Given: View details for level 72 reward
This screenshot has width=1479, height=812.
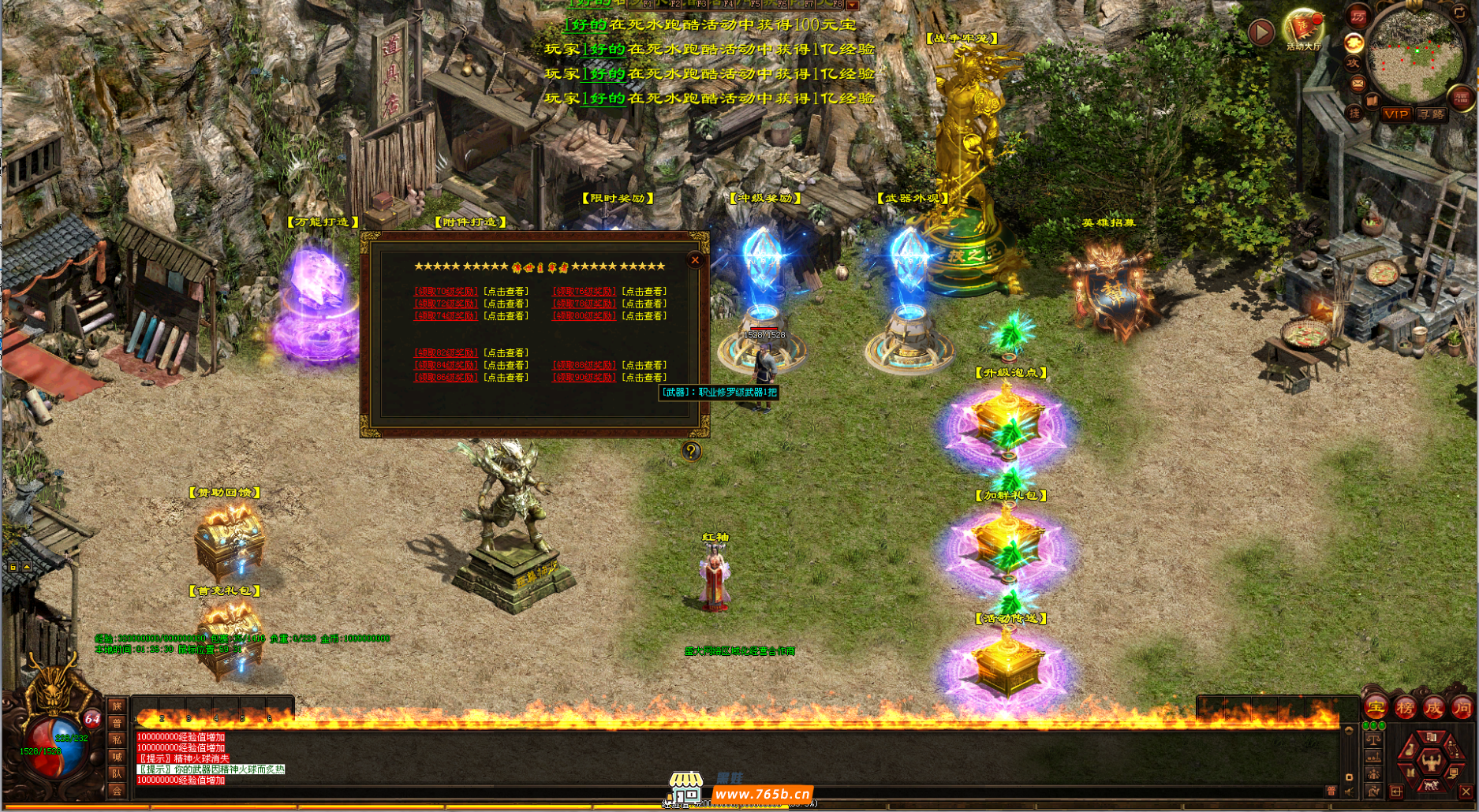Looking at the screenshot, I should 506,304.
